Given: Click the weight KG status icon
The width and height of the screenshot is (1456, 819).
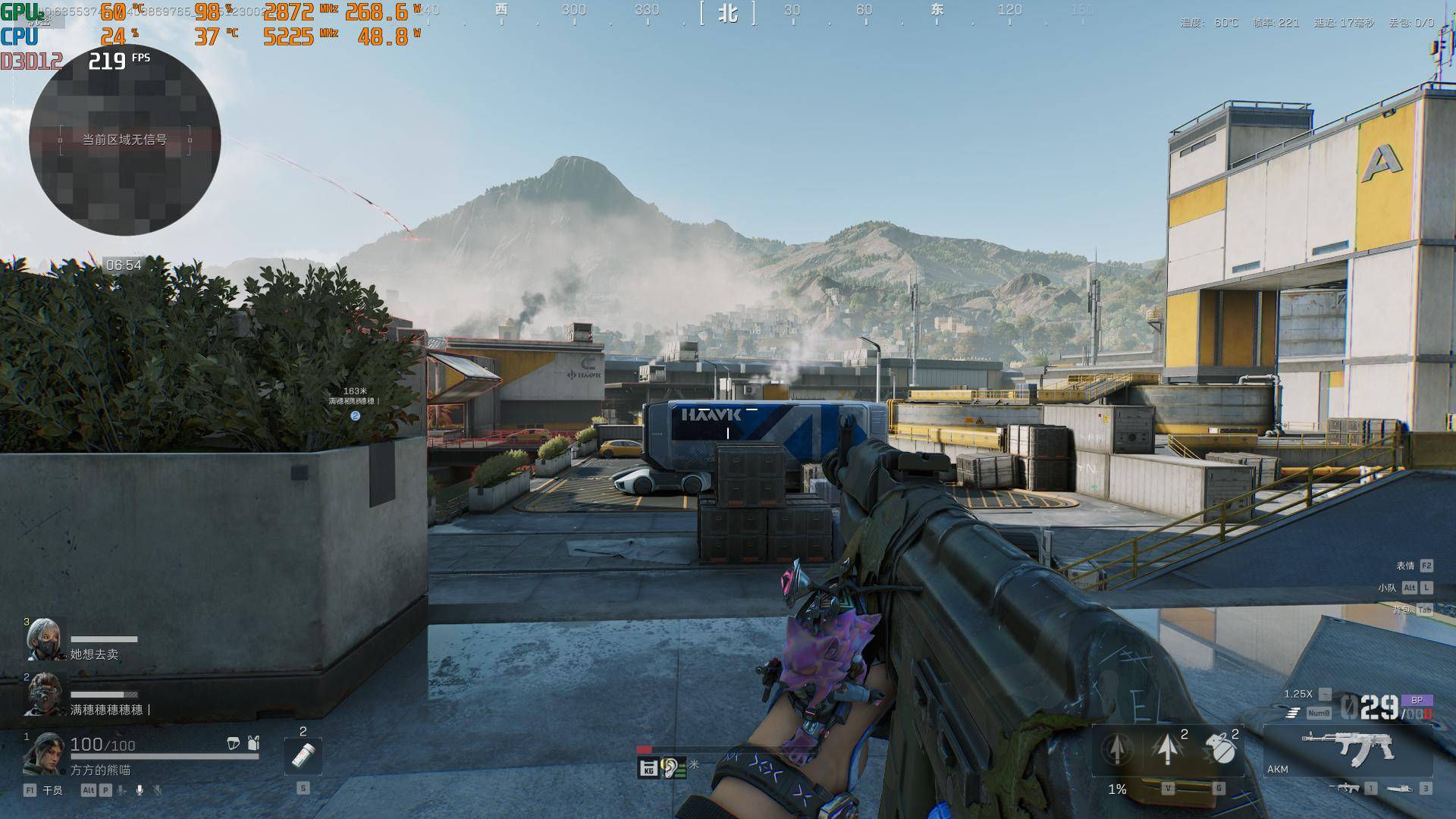Looking at the screenshot, I should (648, 768).
